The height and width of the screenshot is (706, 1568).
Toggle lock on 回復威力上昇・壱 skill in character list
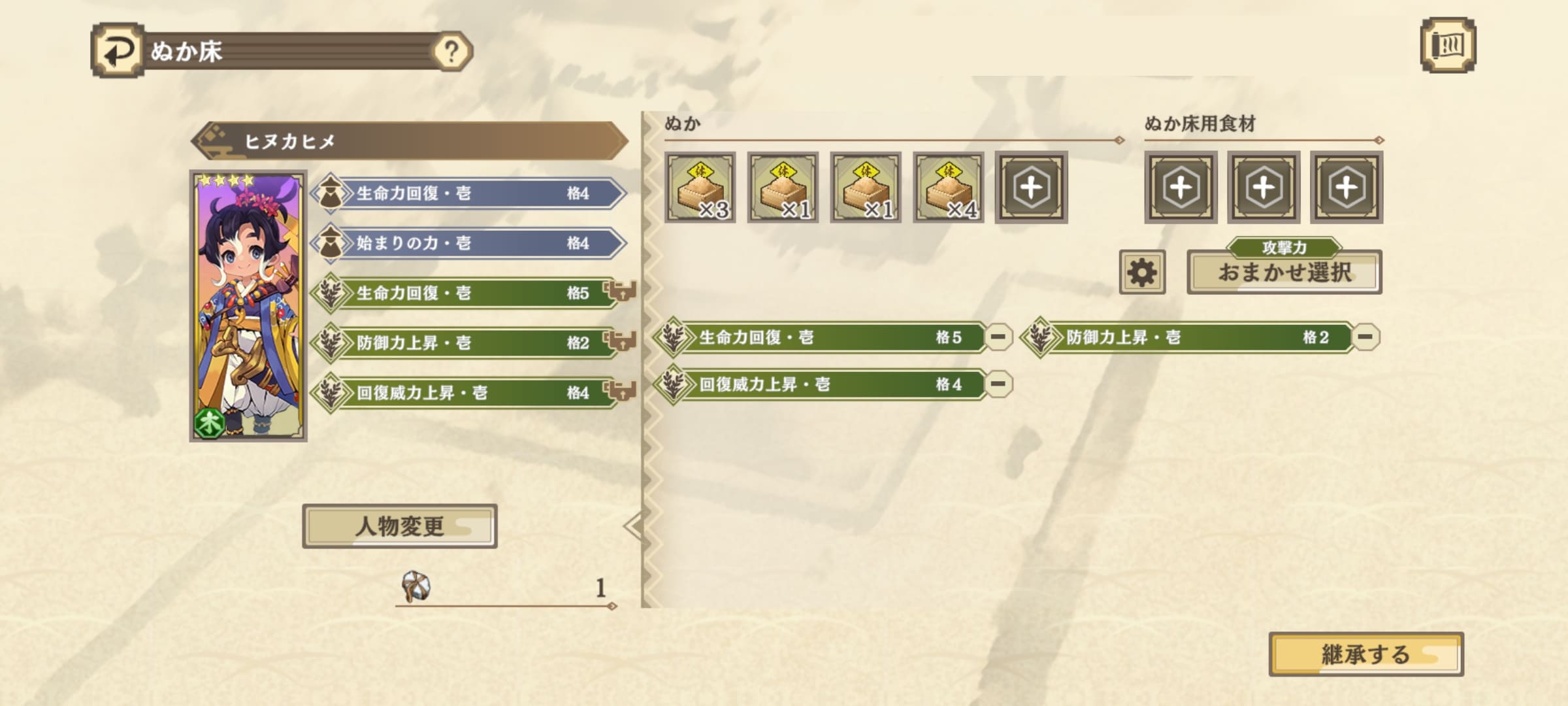[x=621, y=391]
